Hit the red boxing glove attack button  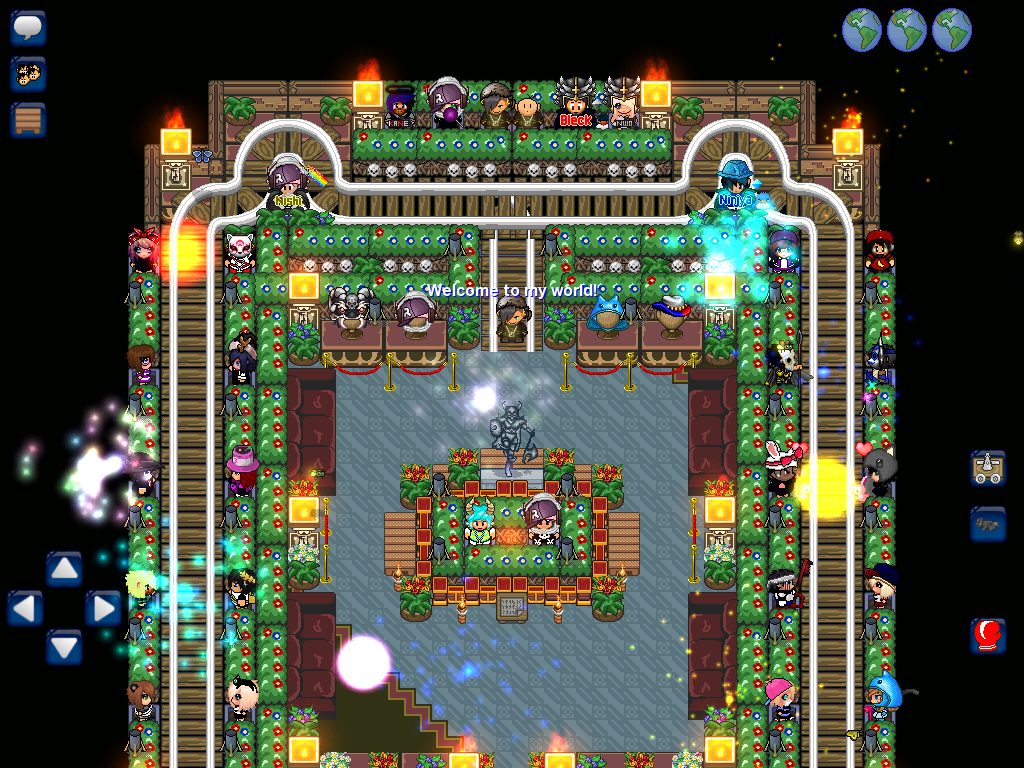pos(987,635)
